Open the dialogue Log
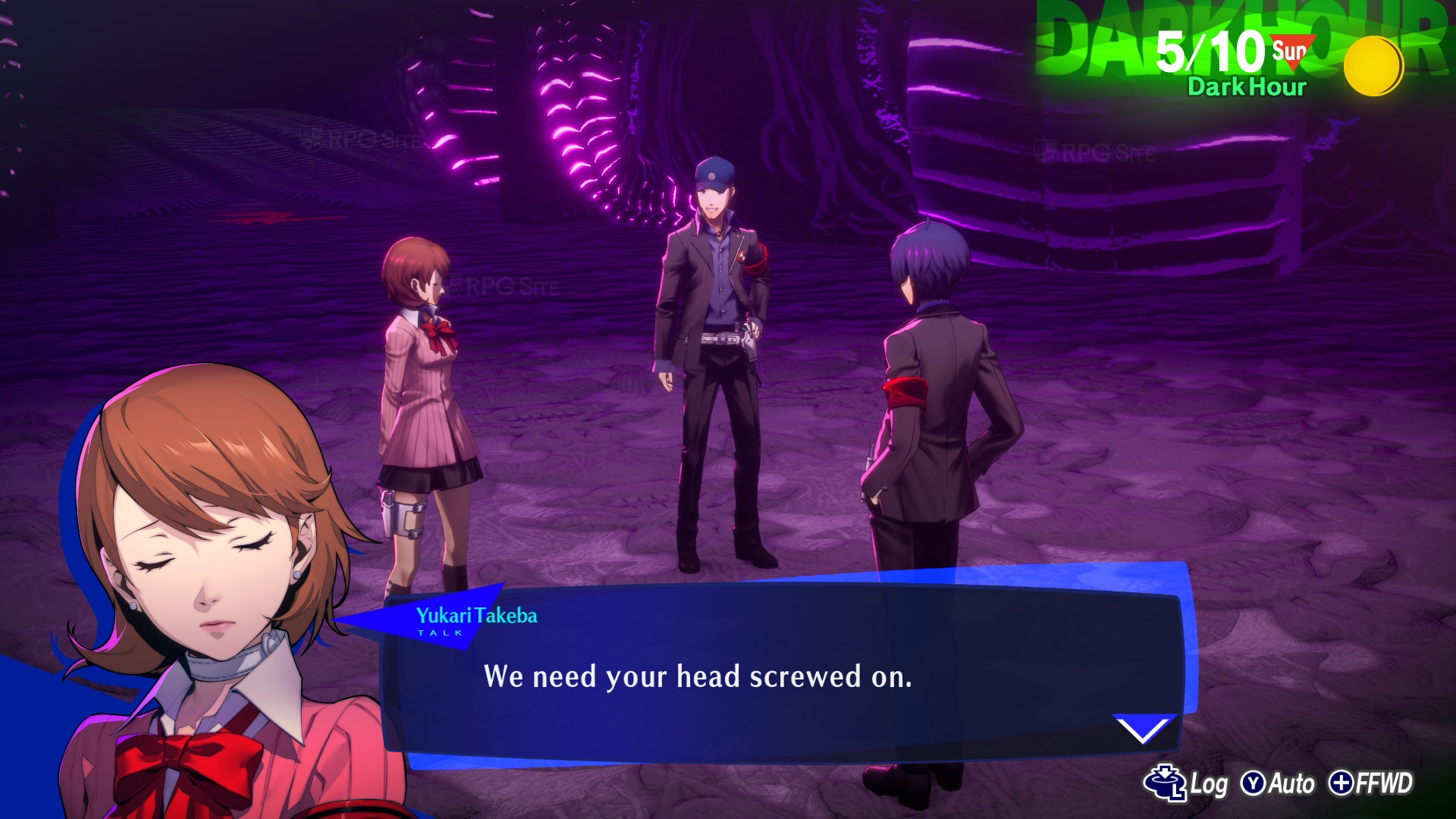The image size is (1456, 819). point(1185,783)
